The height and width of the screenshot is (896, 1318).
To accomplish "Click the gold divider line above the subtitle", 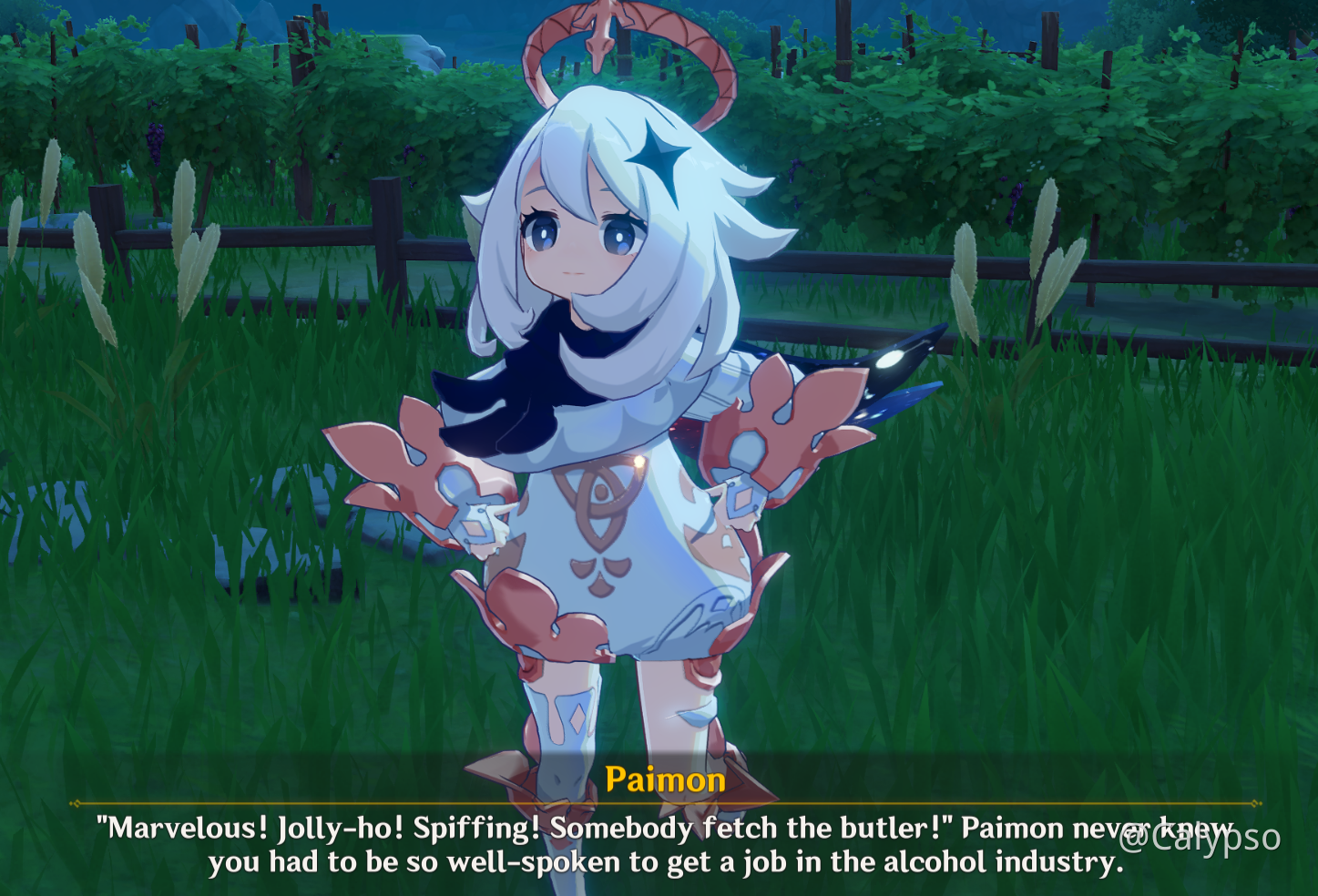I will (660, 804).
